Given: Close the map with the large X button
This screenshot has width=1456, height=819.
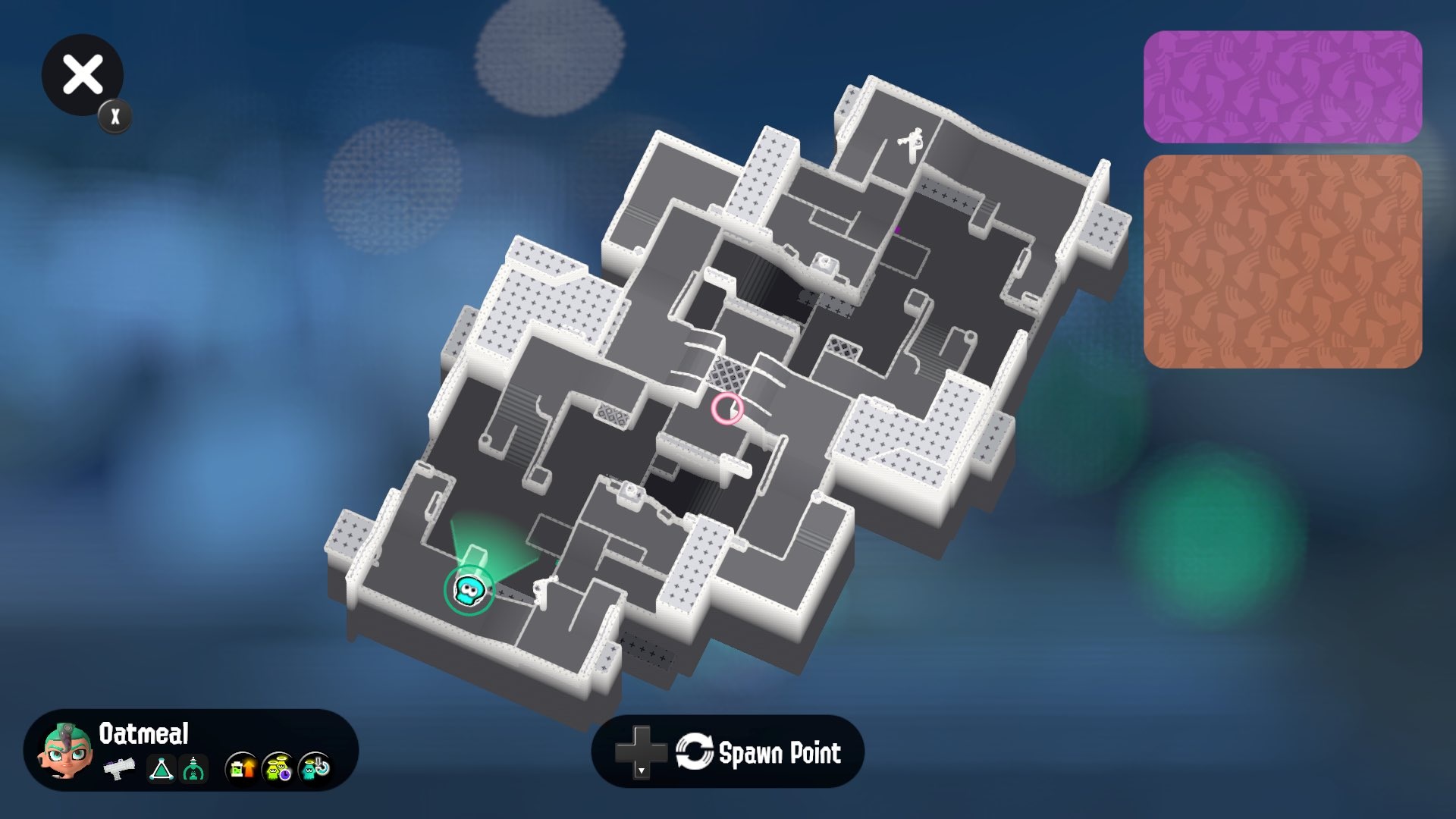Looking at the screenshot, I should point(82,74).
